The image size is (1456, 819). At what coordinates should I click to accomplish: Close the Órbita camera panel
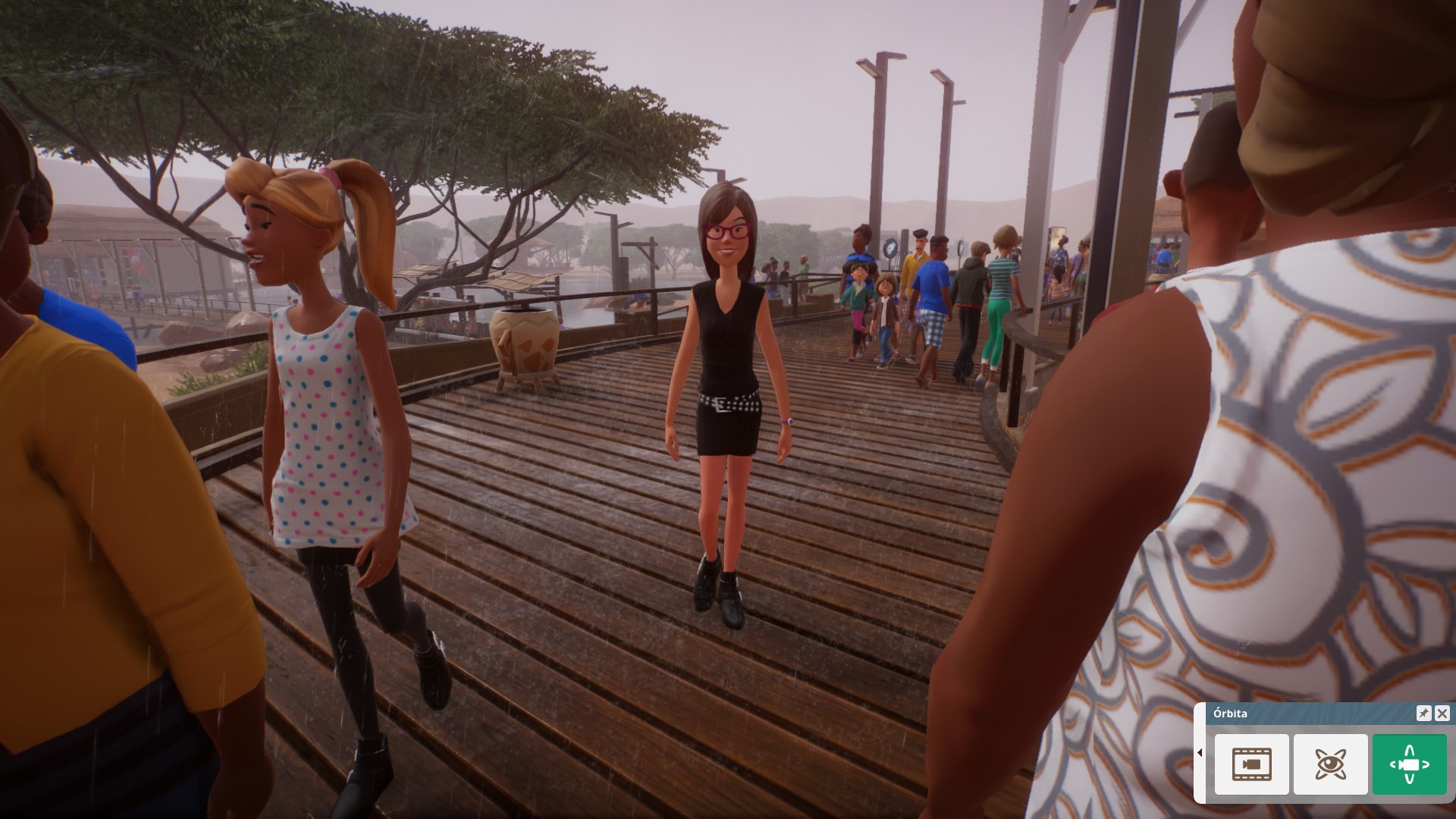pyautogui.click(x=1442, y=713)
